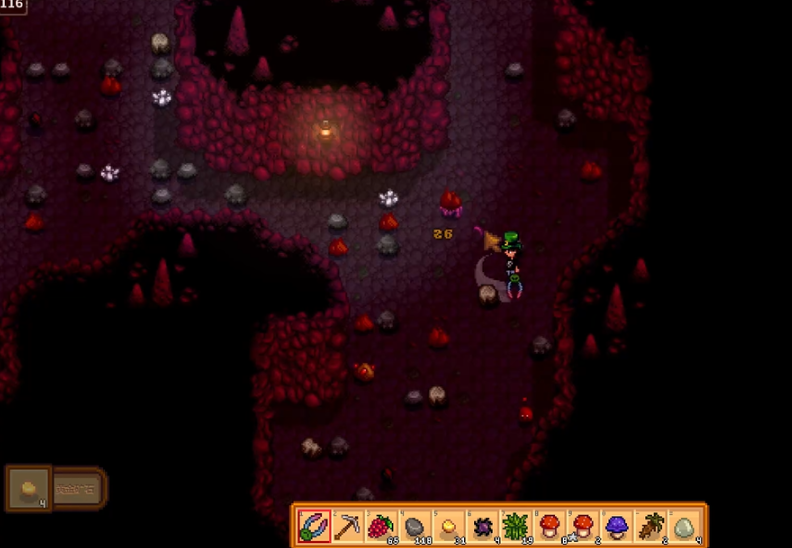The image size is (792, 548).
Task: Choose the brown root item slot
Action: (x=651, y=525)
